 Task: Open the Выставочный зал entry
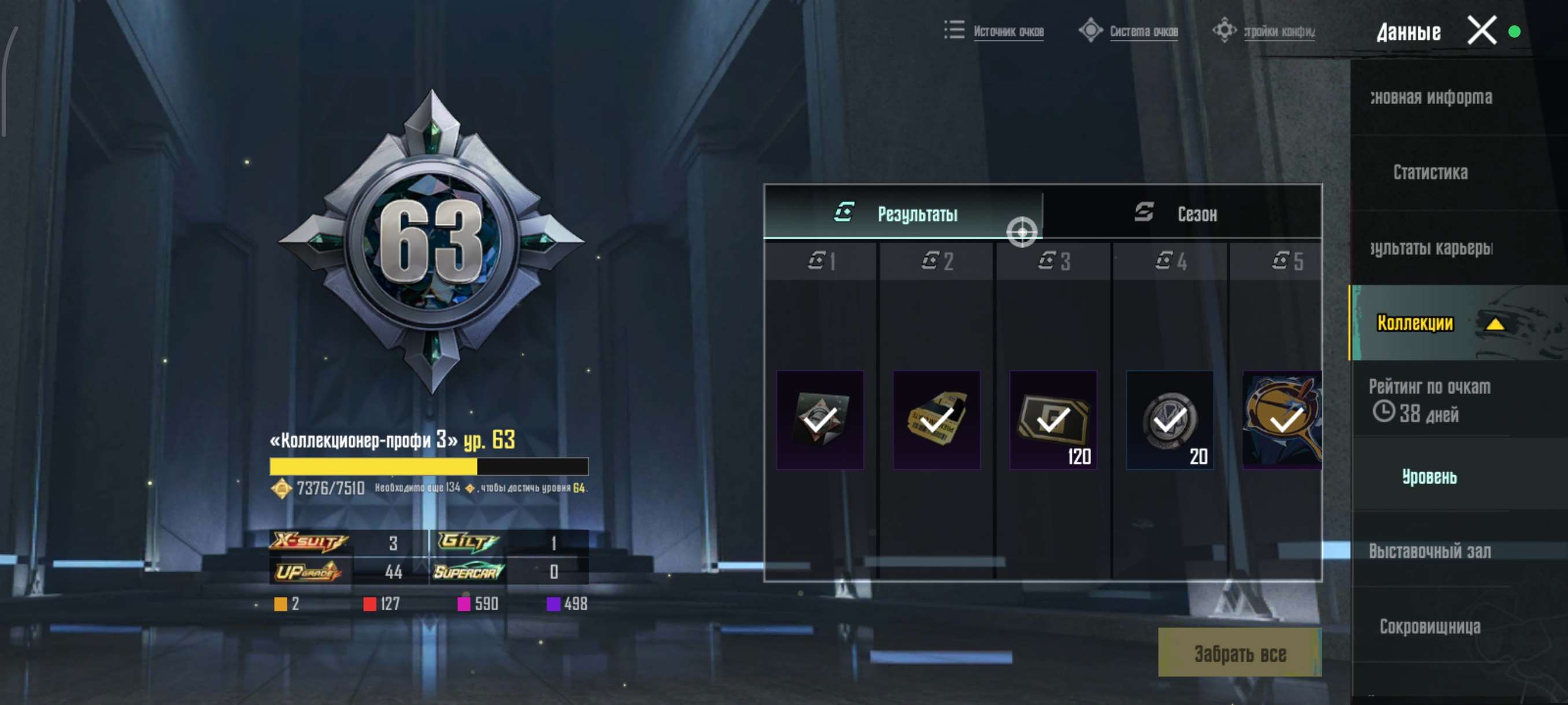1429,551
